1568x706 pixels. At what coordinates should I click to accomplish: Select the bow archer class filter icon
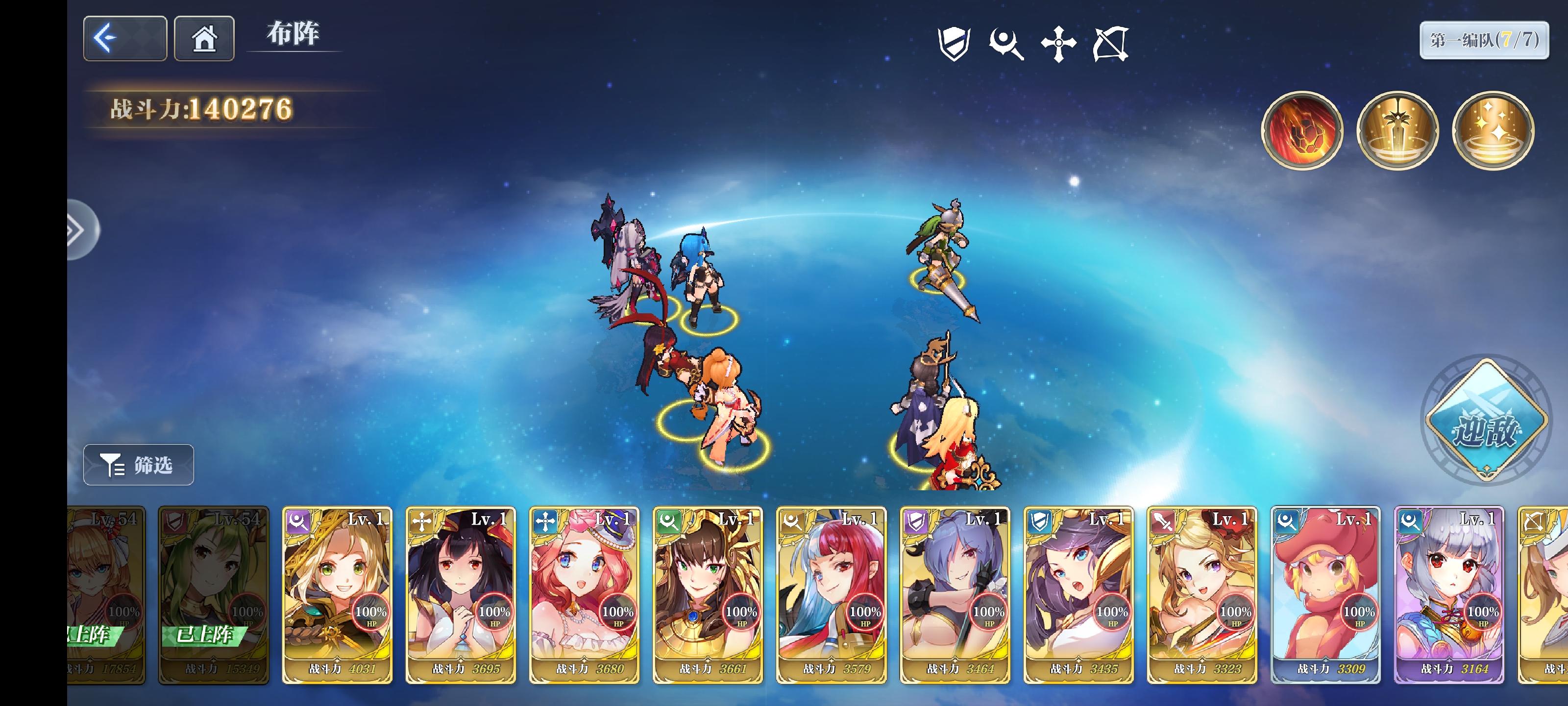(x=1112, y=46)
